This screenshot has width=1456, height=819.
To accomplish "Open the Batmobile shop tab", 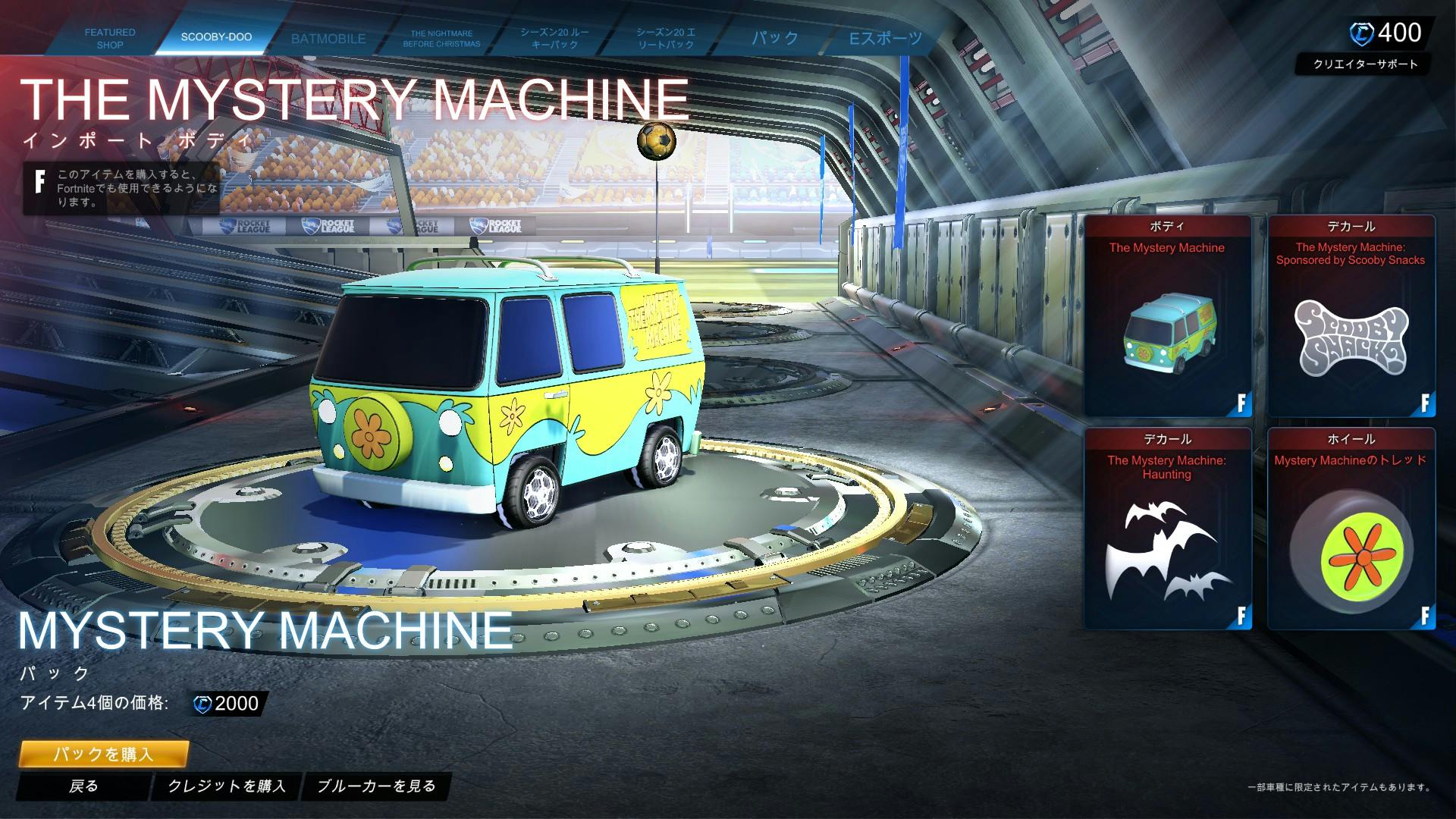I will point(328,39).
